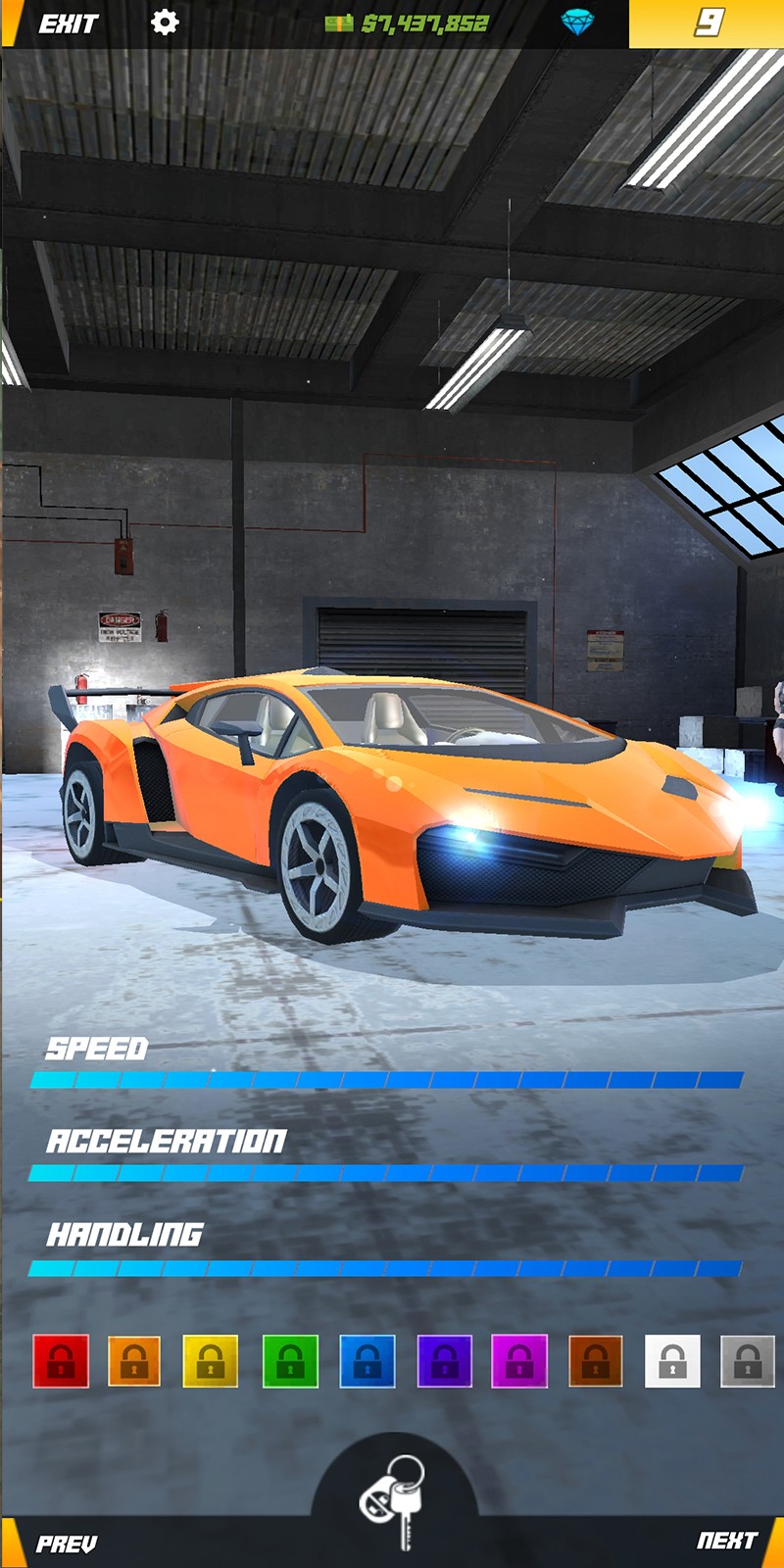Go to the previous car
The image size is (784, 1568).
(x=66, y=1544)
